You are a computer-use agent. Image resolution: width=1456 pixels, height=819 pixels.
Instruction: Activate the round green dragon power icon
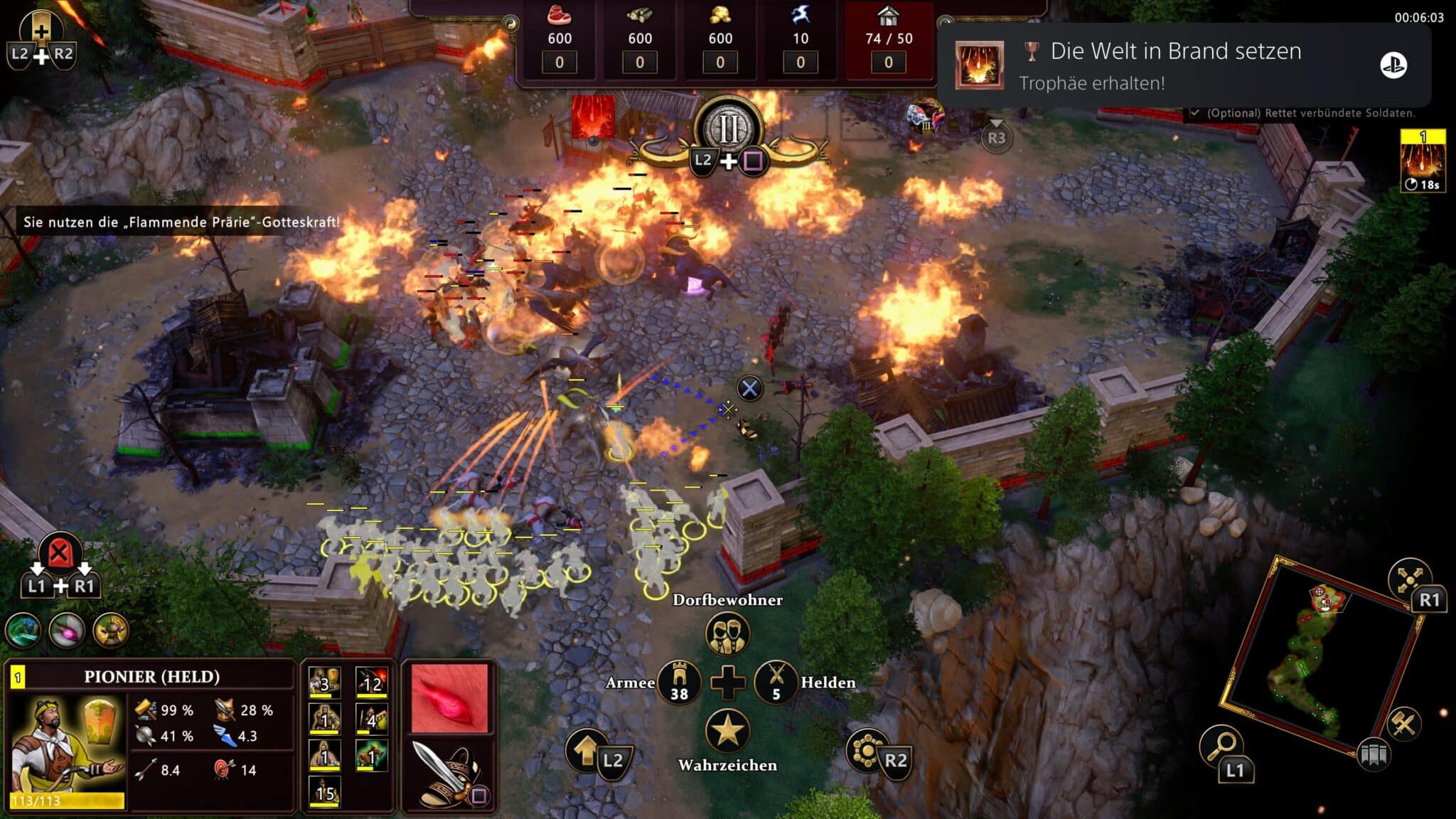pyautogui.click(x=23, y=630)
